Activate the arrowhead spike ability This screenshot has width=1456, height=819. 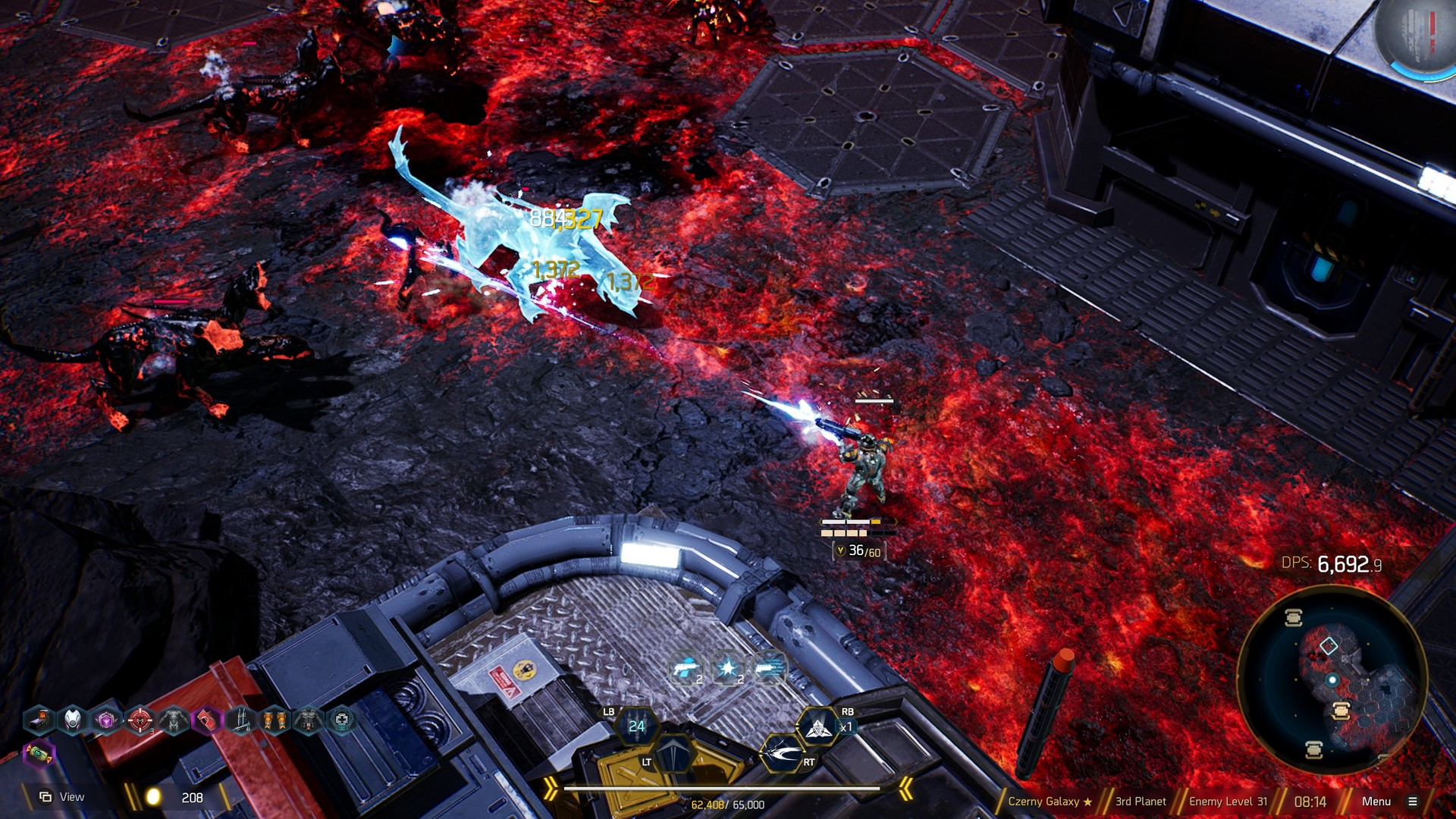pos(673,754)
